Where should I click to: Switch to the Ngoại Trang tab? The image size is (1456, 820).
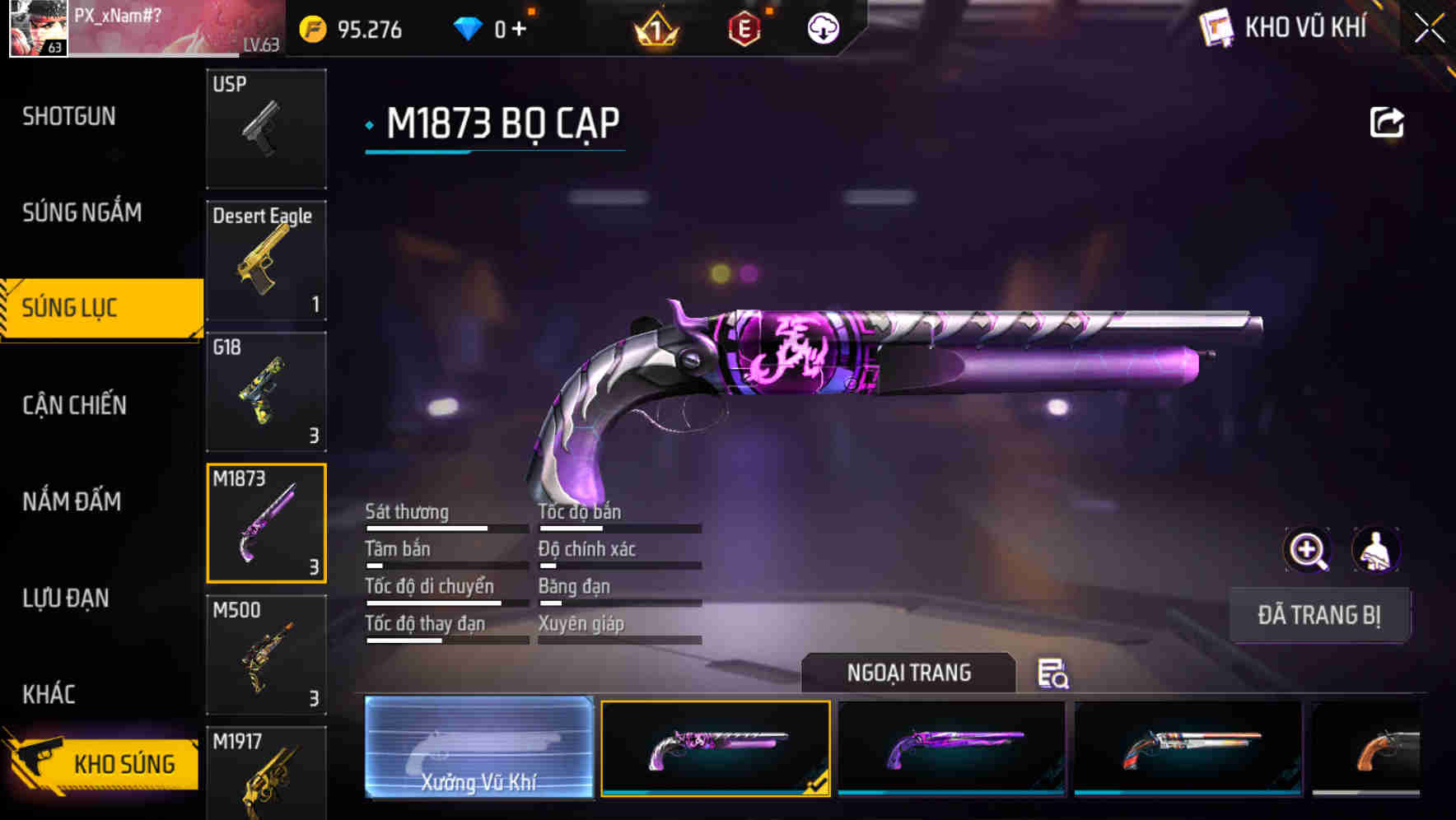tap(910, 673)
